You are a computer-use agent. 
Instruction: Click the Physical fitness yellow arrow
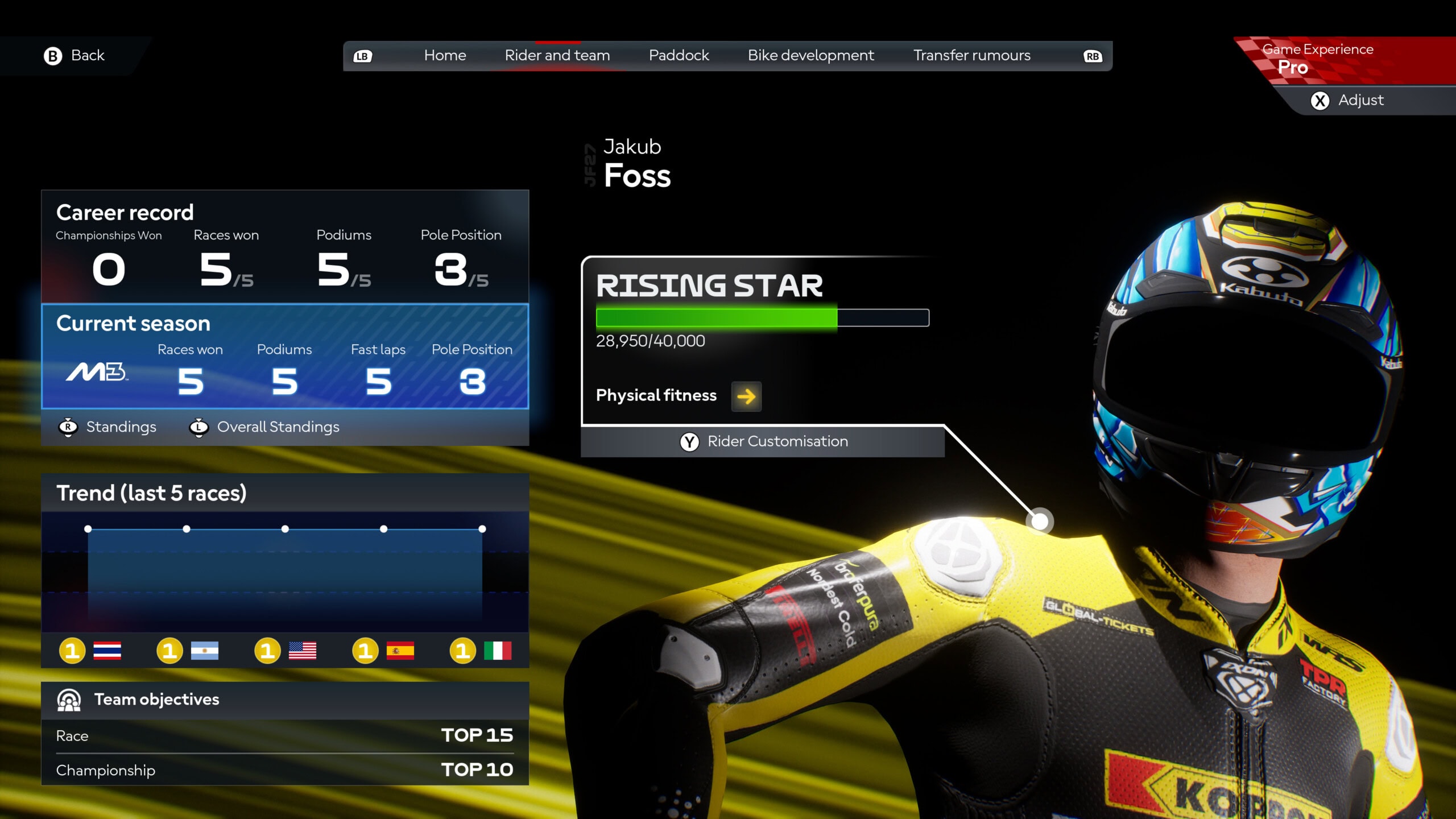746,396
